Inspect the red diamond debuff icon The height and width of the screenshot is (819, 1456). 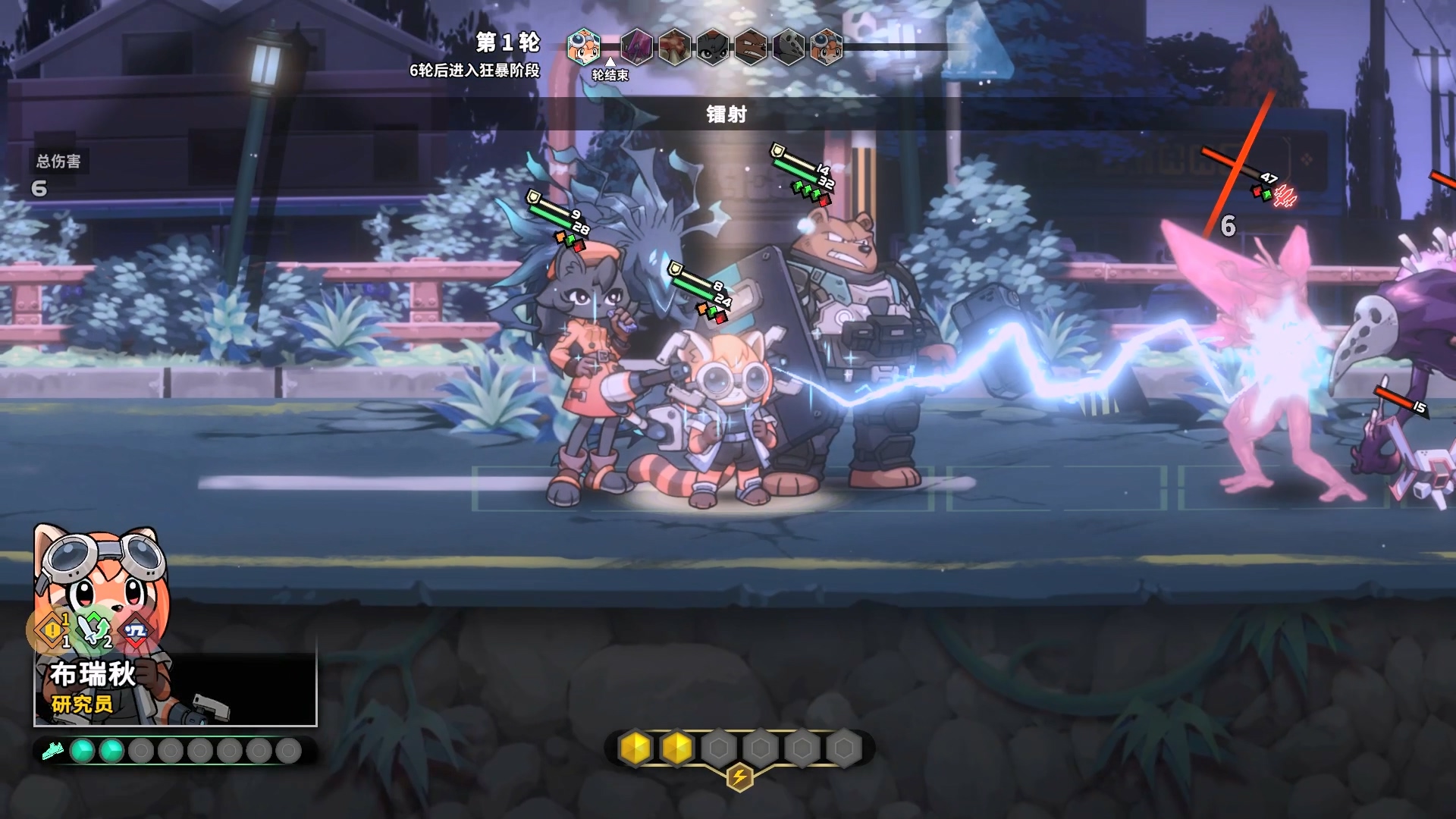(136, 631)
